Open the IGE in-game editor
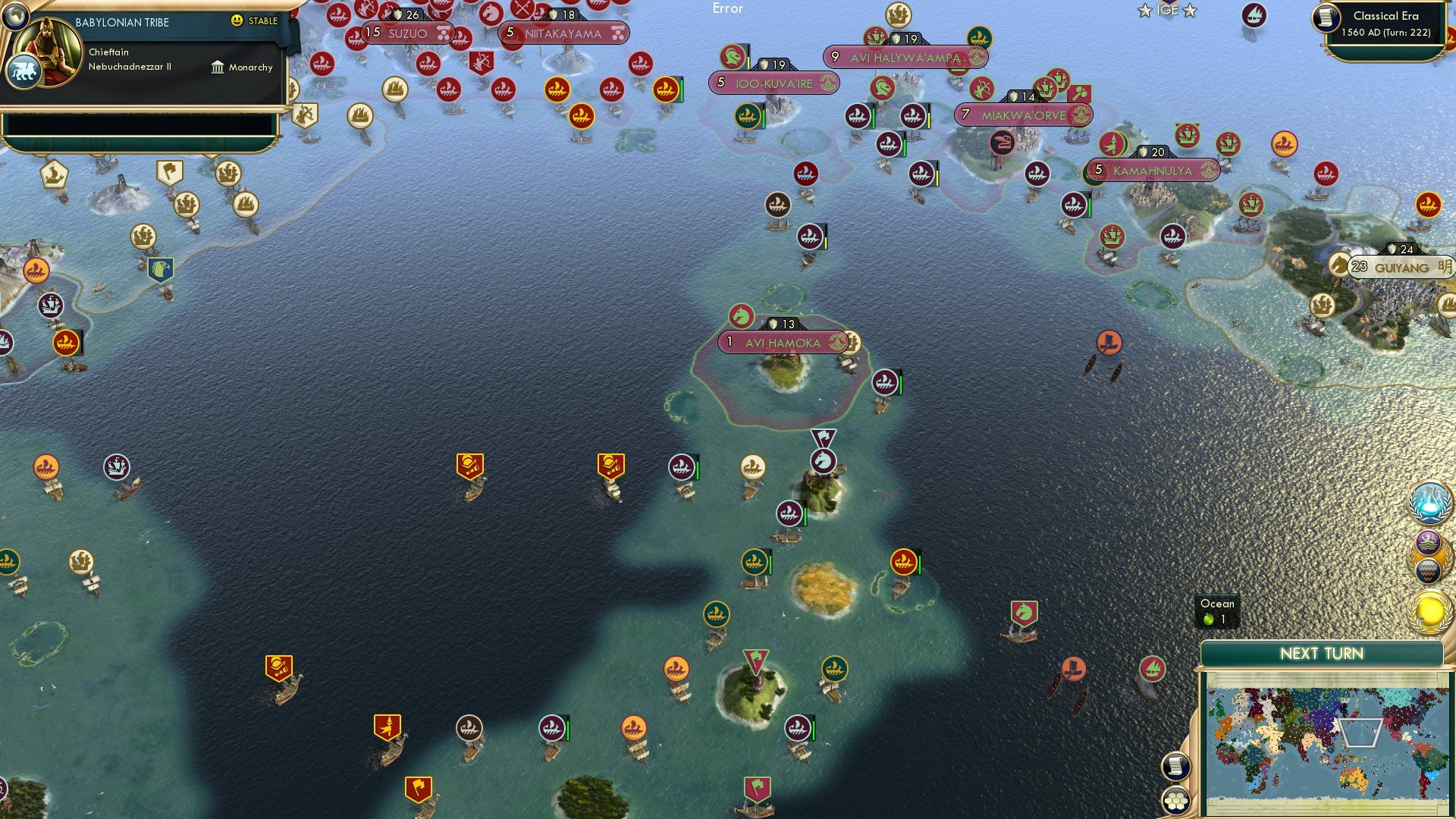Screen dimensions: 1456x819 tap(1167, 11)
